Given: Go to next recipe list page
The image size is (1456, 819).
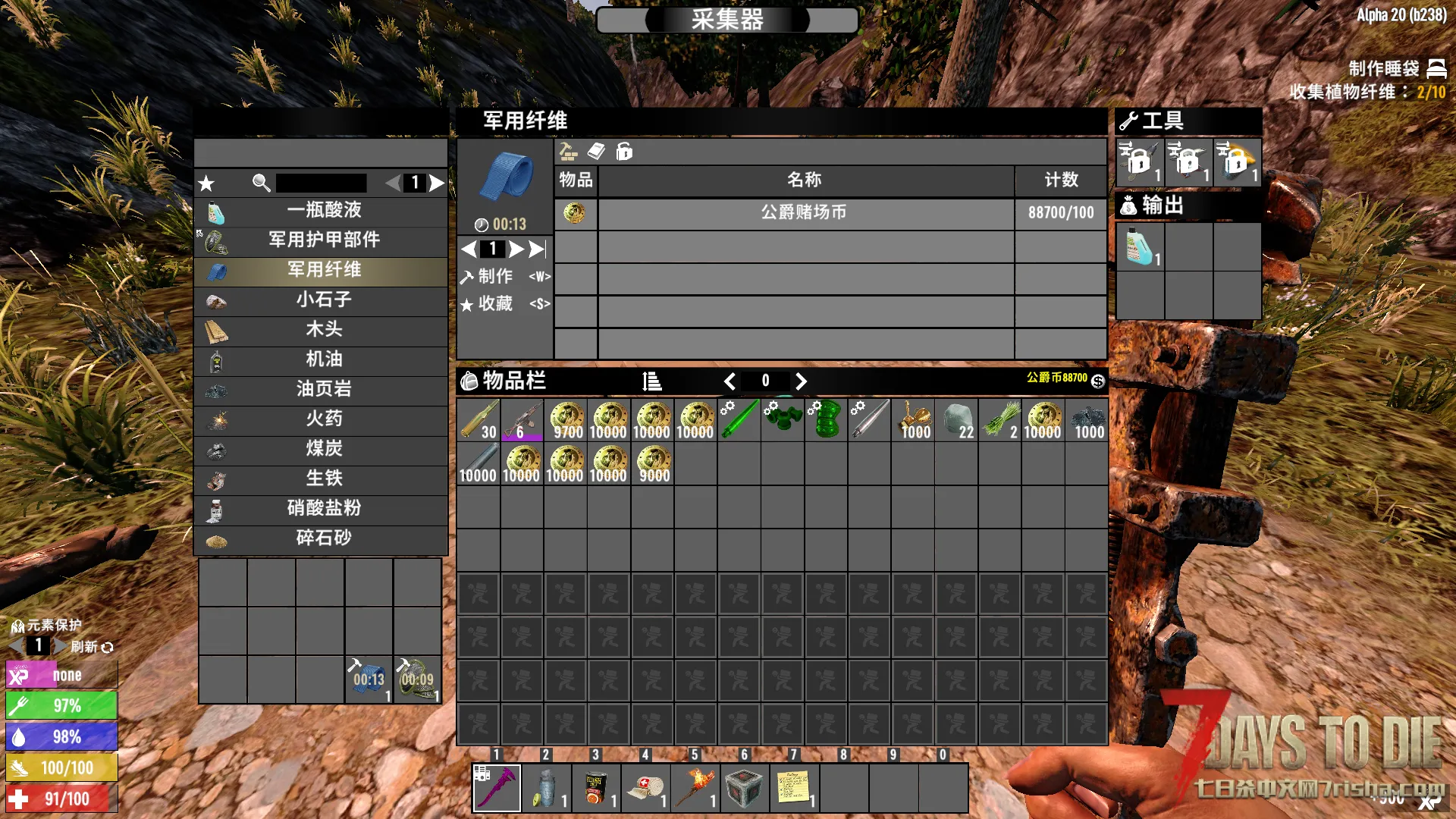Looking at the screenshot, I should tap(437, 184).
